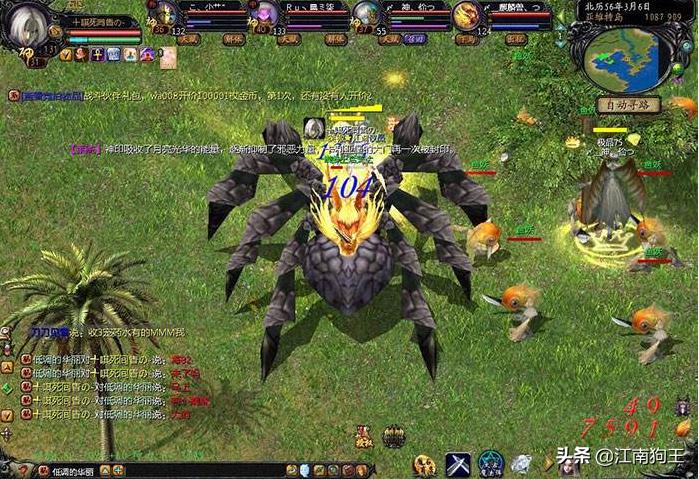Viewport: 699px width, 479px height.
Task: Click the four-way arrows chat side button
Action: 7,434
